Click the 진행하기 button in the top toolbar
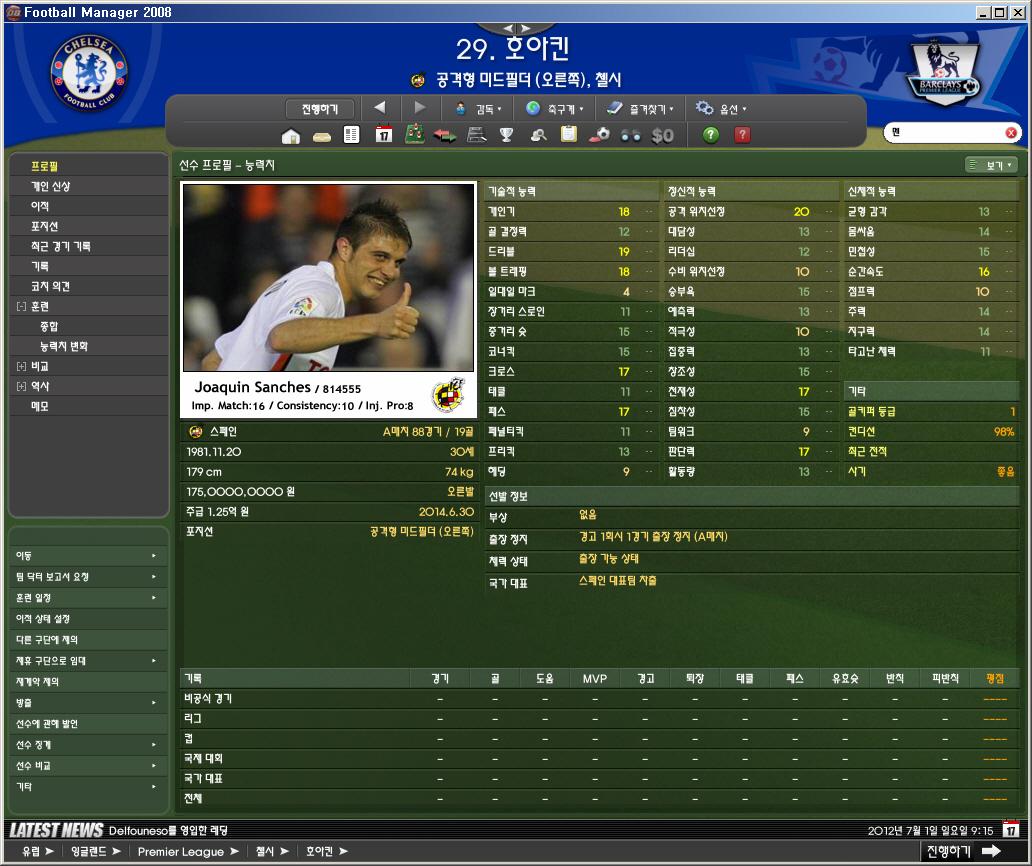 point(320,108)
